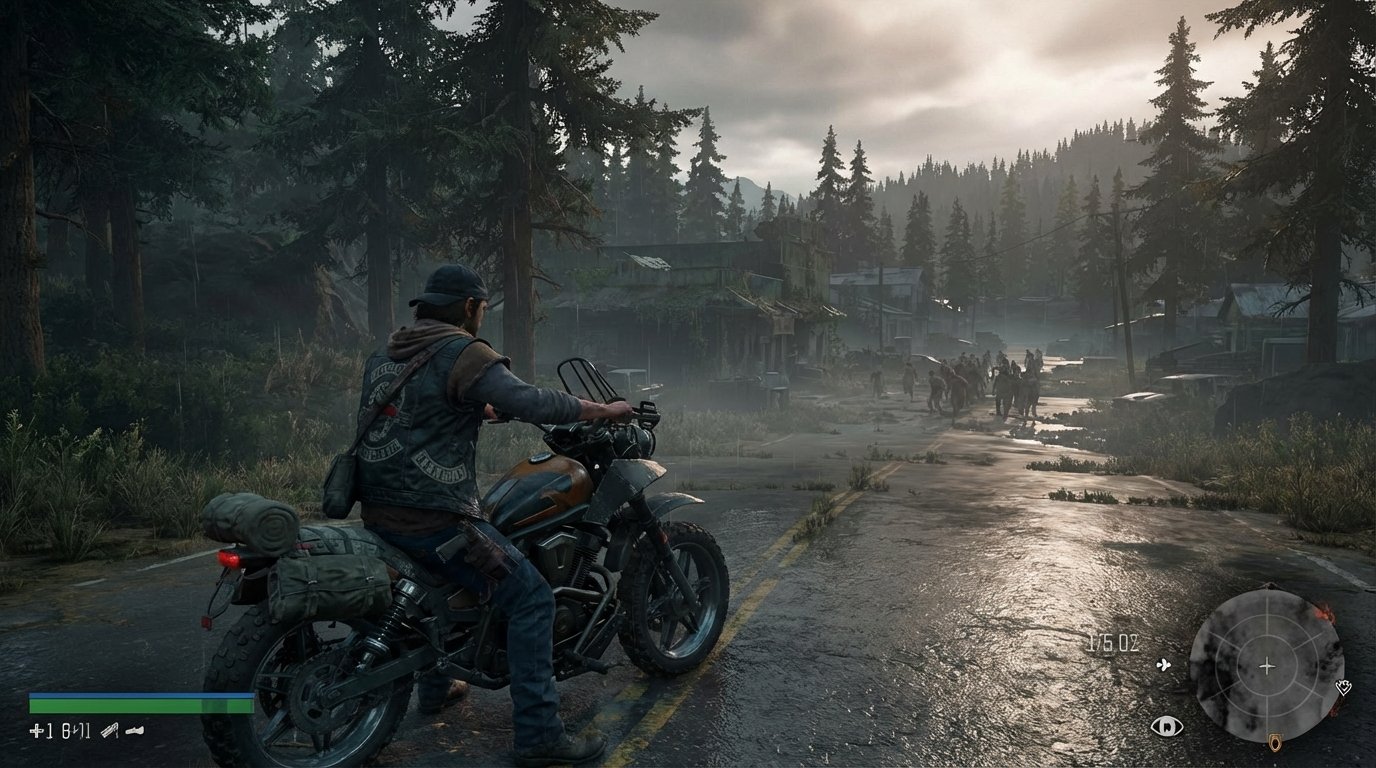Click the green health bar
Viewport: 1376px width, 768px height.
[x=142, y=706]
